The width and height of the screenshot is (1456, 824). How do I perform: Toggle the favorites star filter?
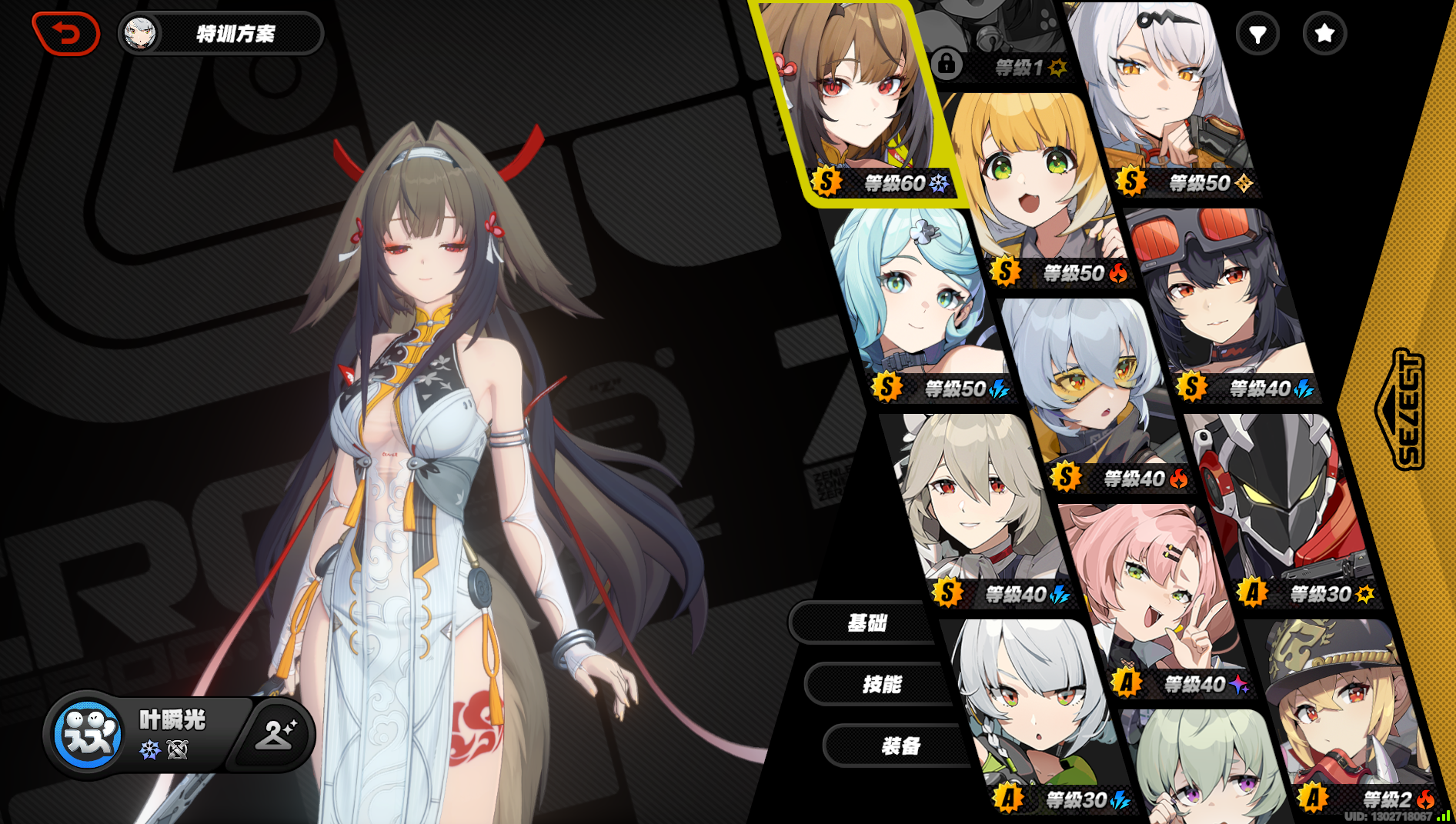(x=1323, y=34)
